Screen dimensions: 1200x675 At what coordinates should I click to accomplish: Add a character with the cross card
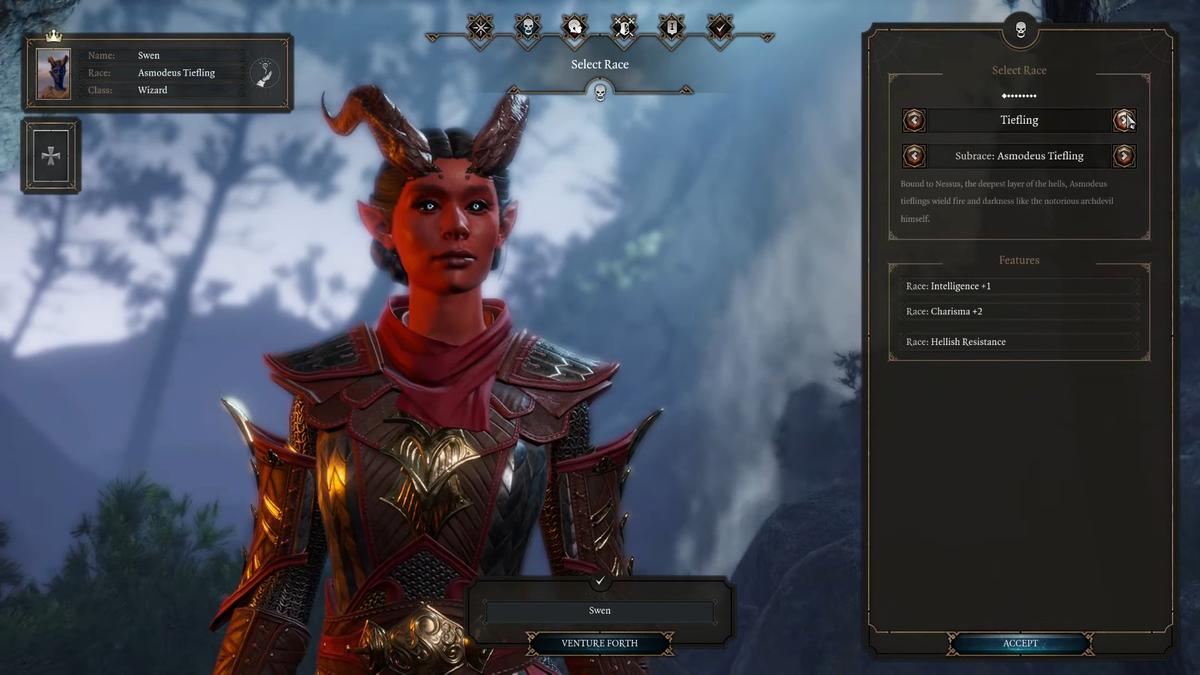50,156
